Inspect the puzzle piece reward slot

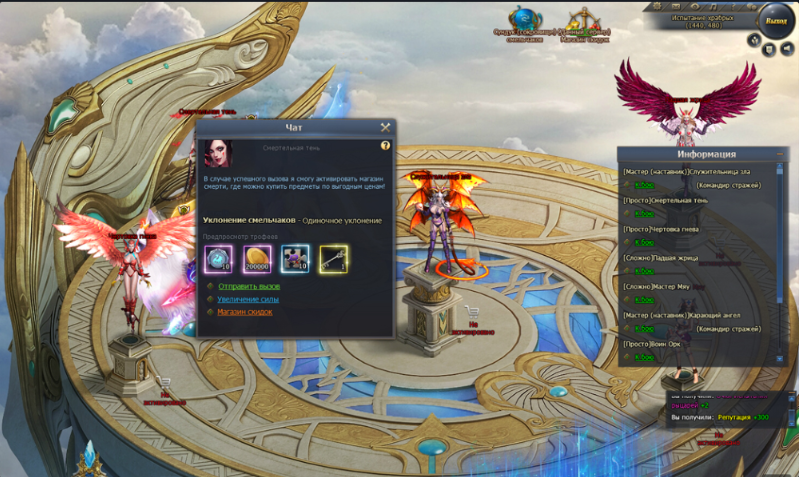[295, 259]
